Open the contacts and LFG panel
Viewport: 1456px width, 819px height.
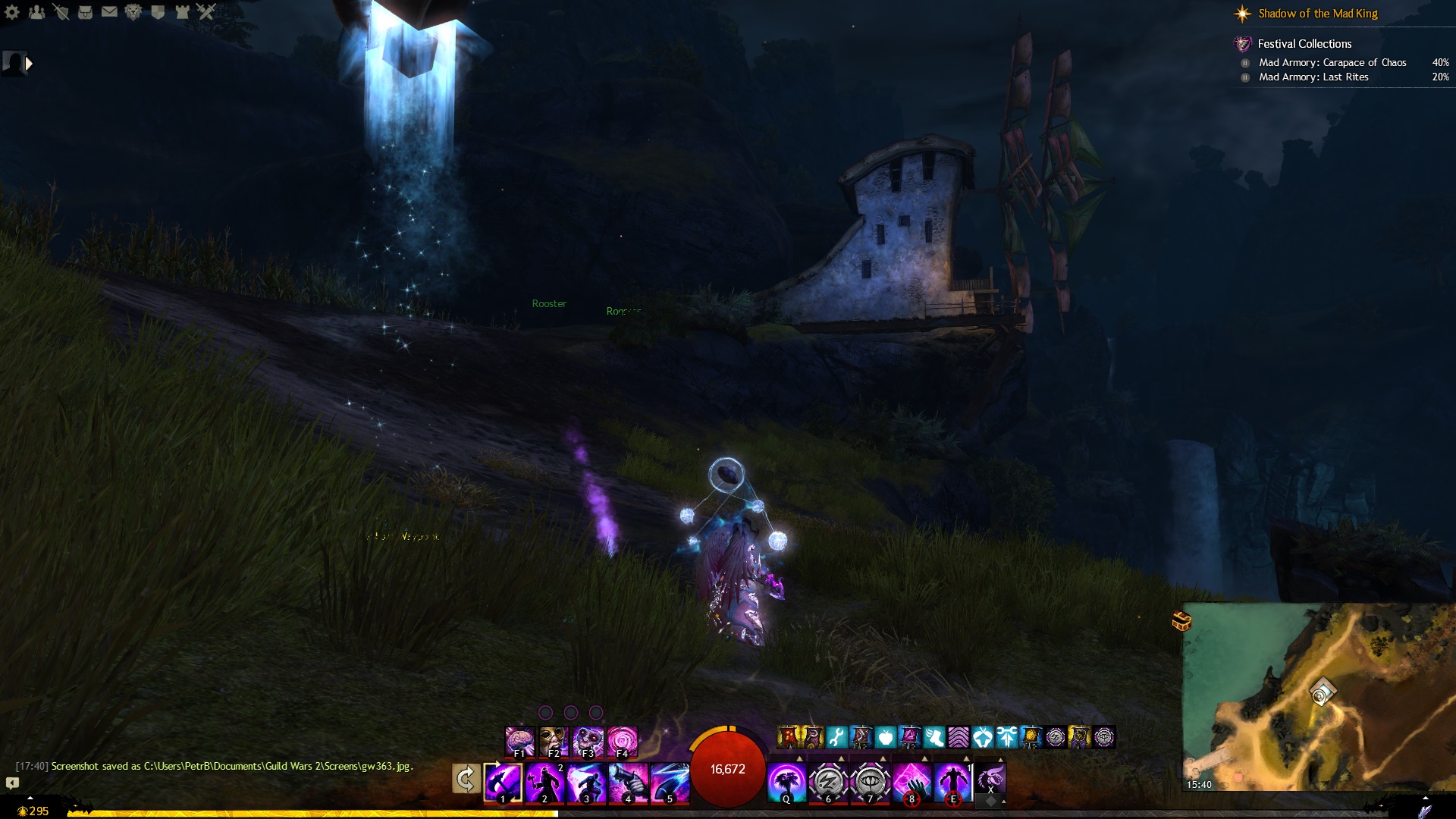tap(36, 12)
